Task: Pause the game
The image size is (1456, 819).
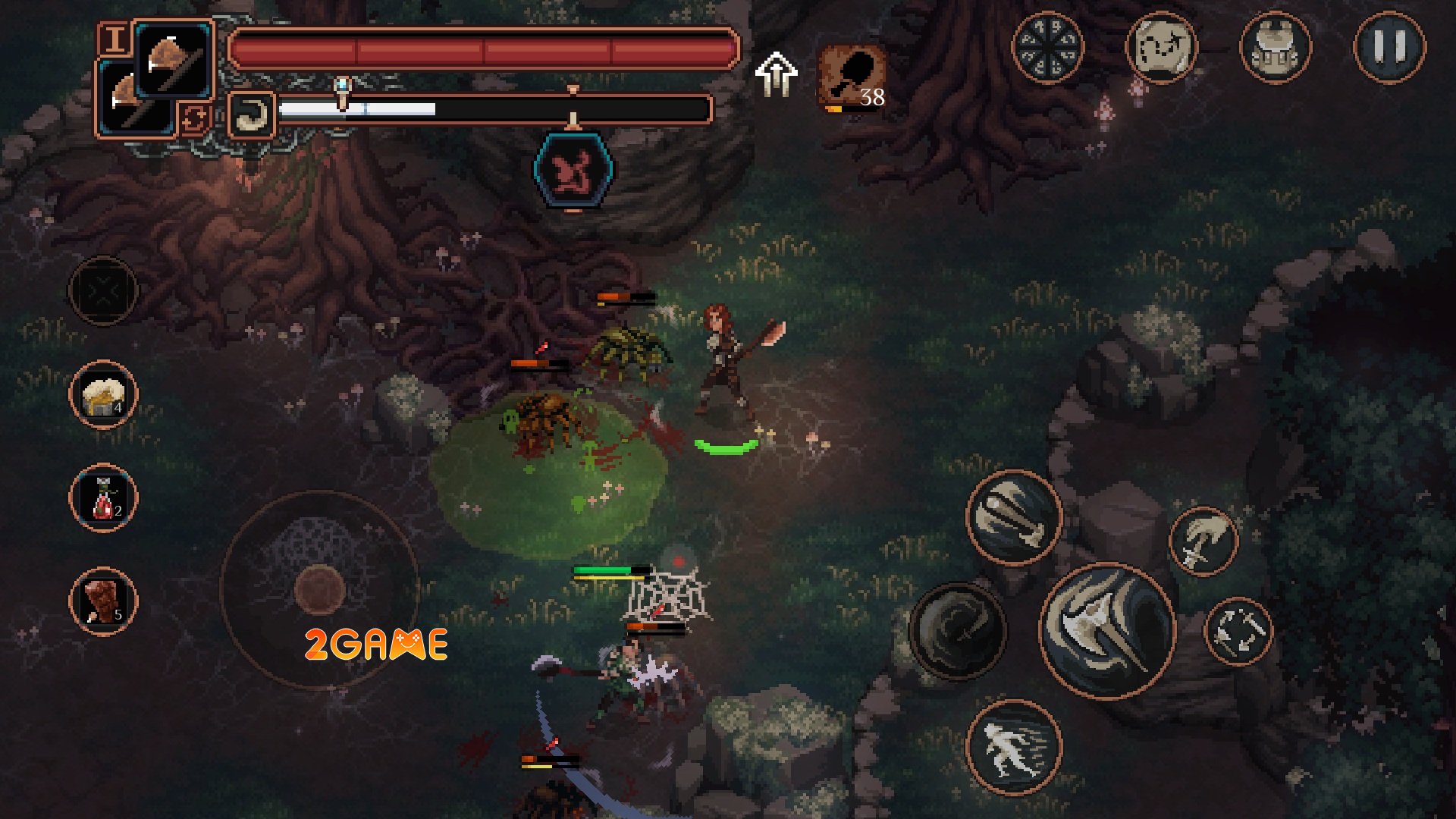Action: [1389, 47]
